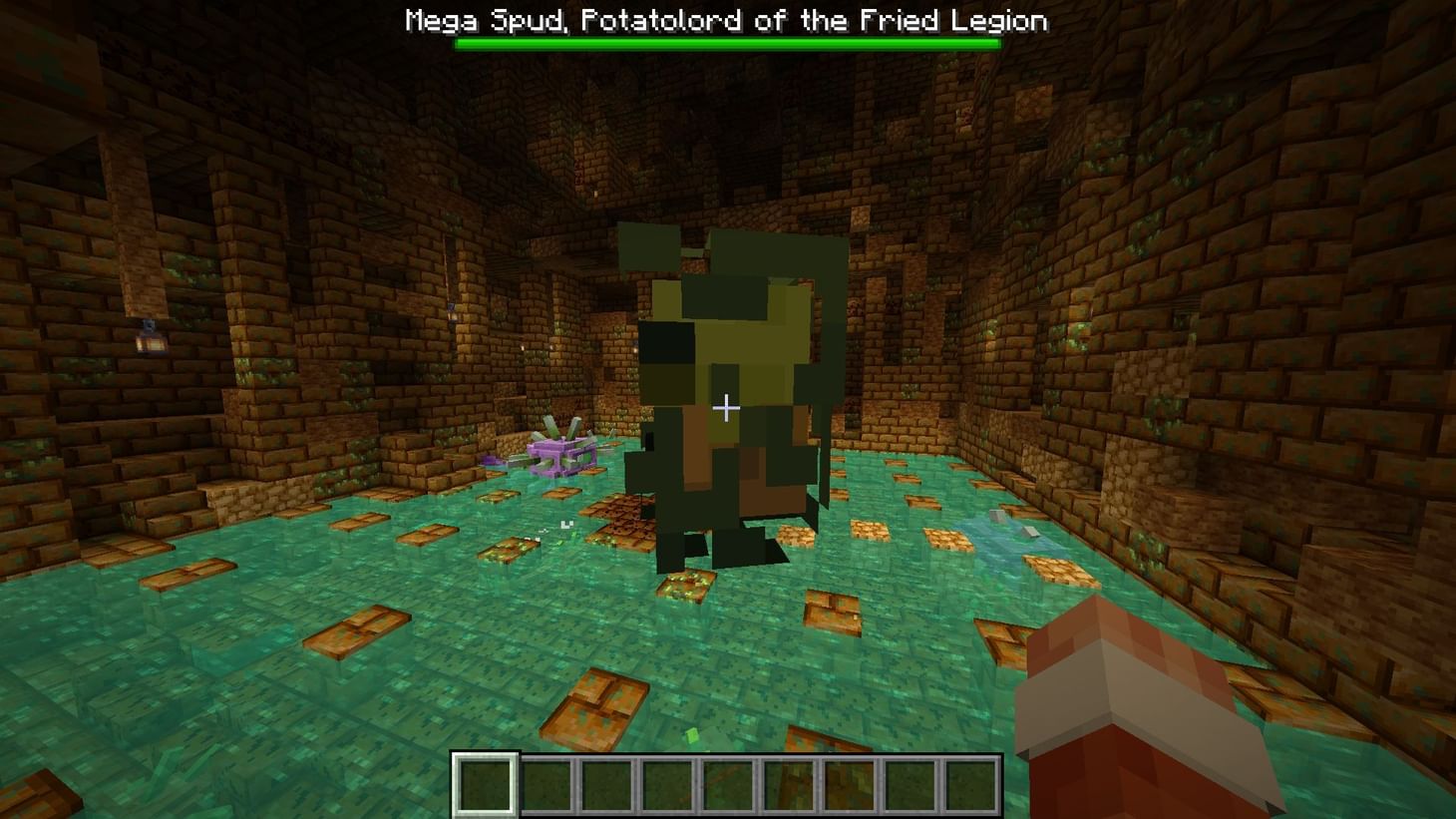The height and width of the screenshot is (819, 1456).
Task: Click the crosshair in the screen center
Action: click(726, 408)
